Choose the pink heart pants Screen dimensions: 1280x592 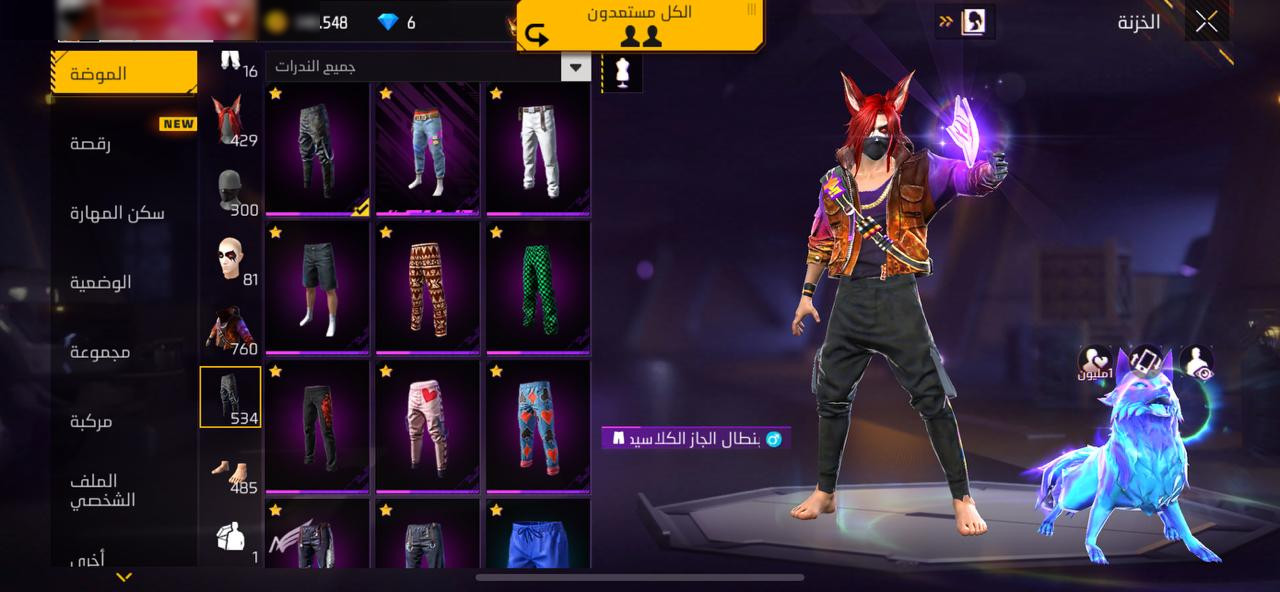[x=428, y=426]
